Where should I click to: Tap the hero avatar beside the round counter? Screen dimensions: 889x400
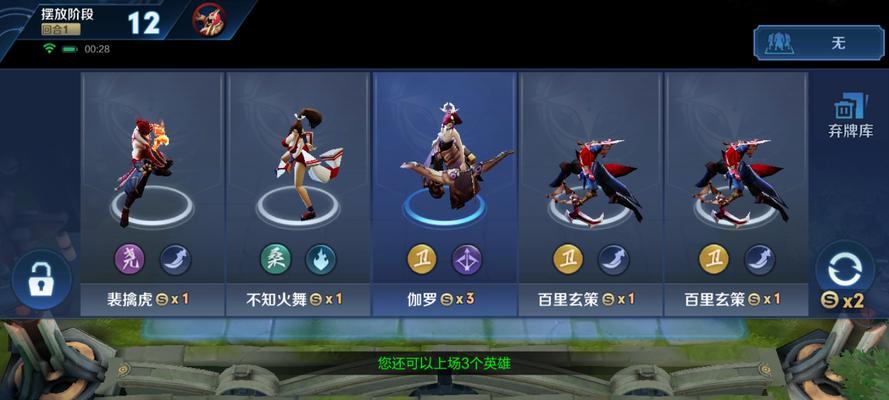click(210, 20)
